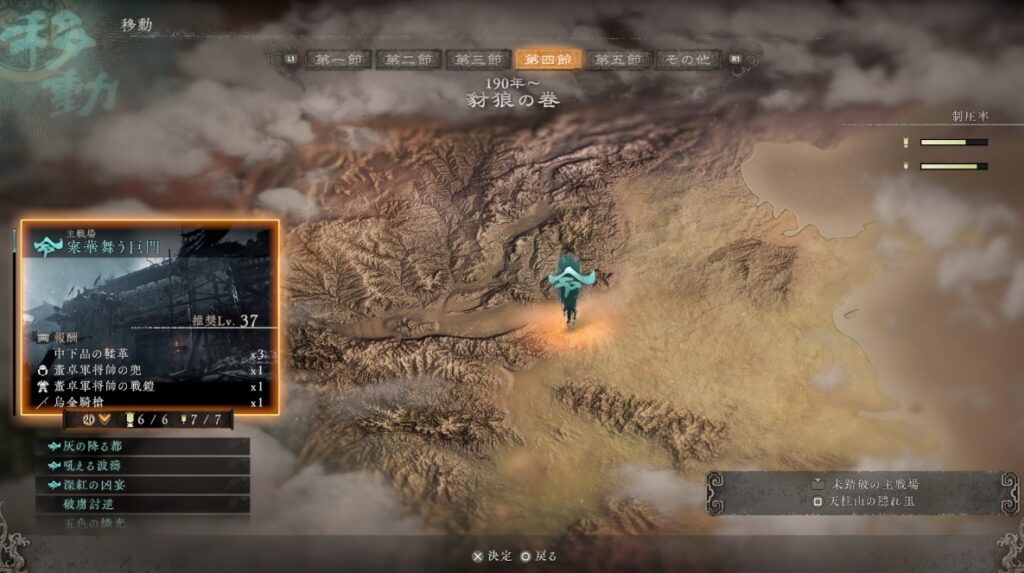Show the その他 tab
This screenshot has width=1024, height=573.
click(x=688, y=60)
